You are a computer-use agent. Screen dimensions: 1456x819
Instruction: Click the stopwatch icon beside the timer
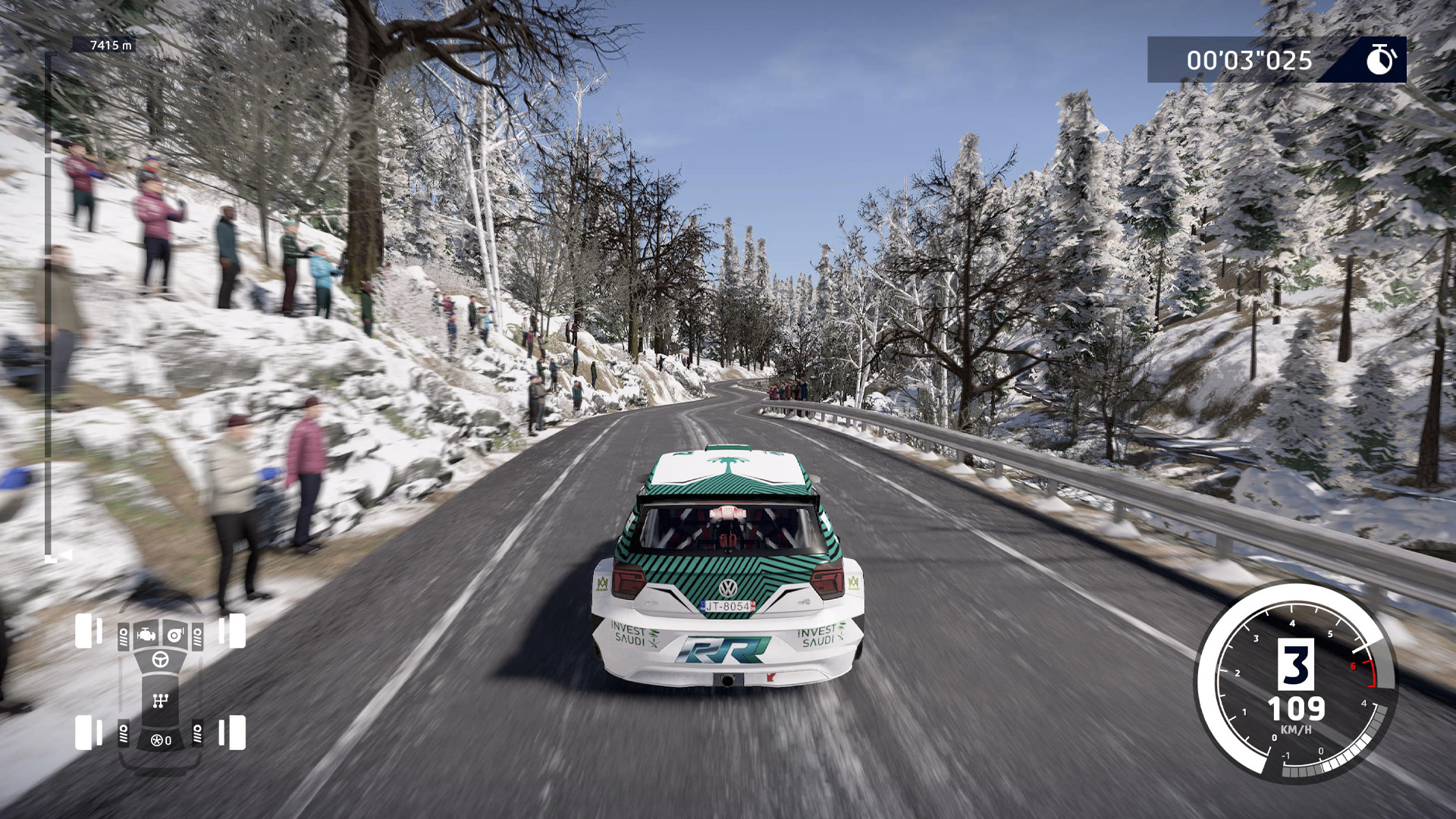pos(1381,59)
